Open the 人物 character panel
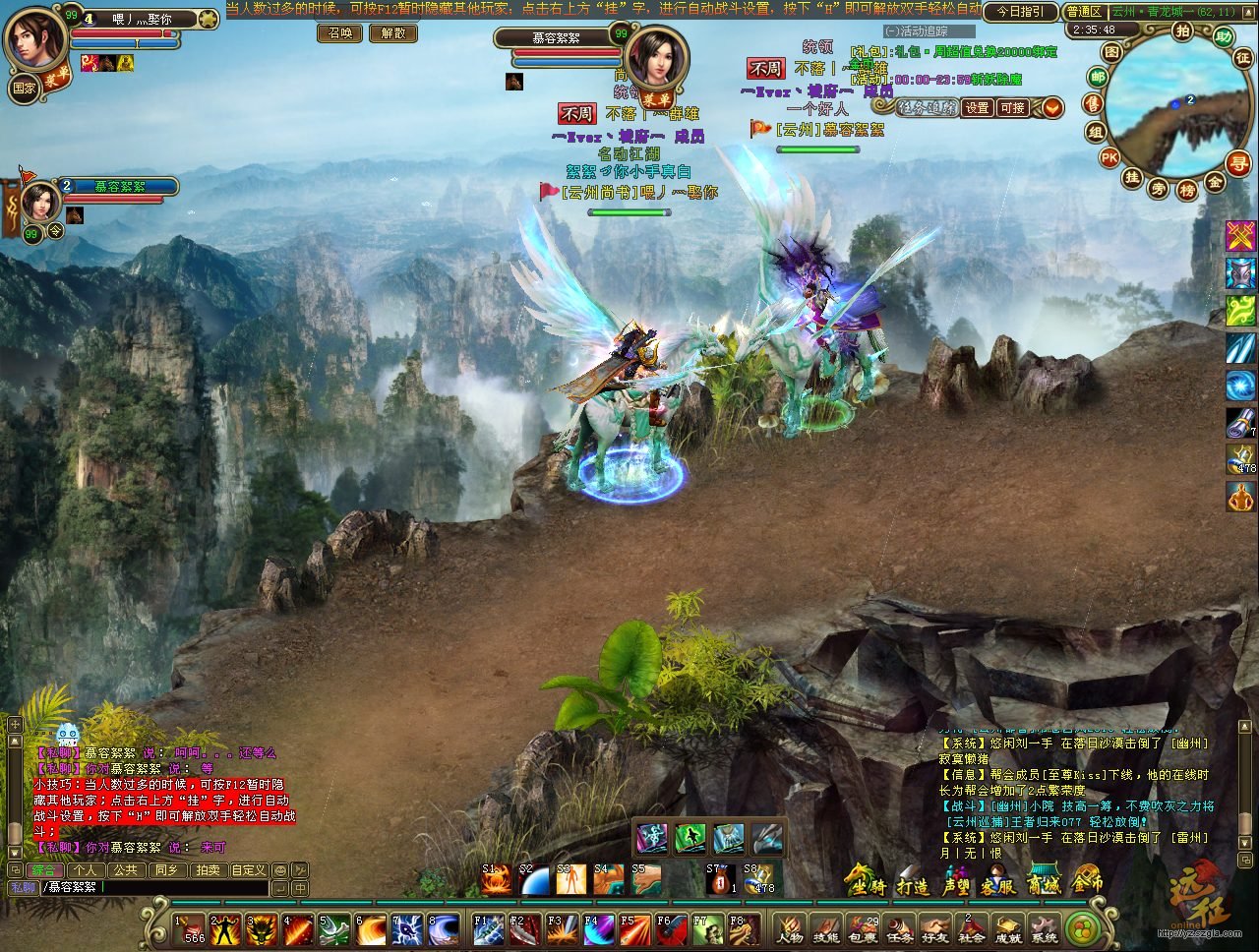Image resolution: width=1259 pixels, height=952 pixels. [x=789, y=928]
